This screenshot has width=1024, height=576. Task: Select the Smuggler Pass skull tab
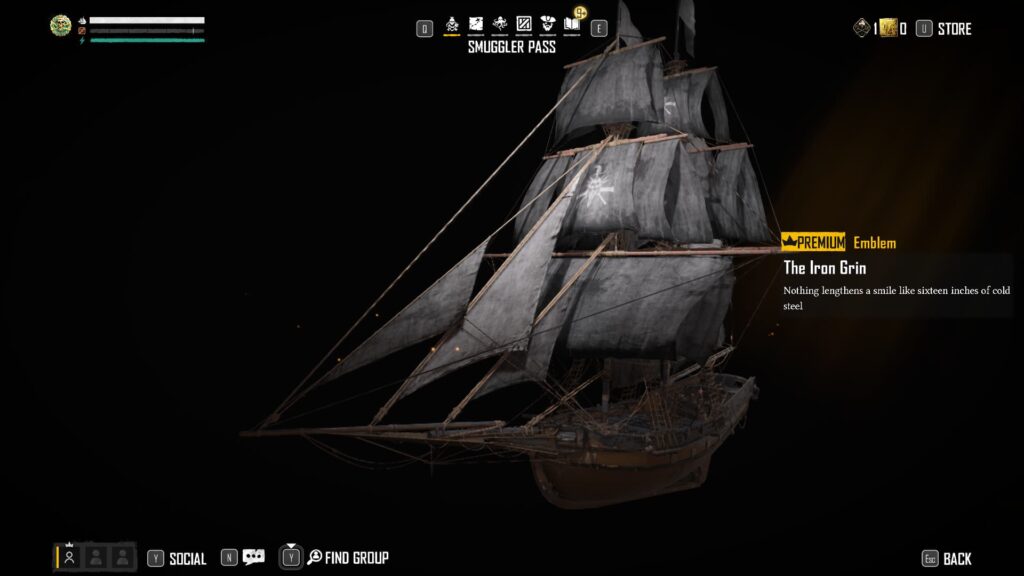(451, 23)
